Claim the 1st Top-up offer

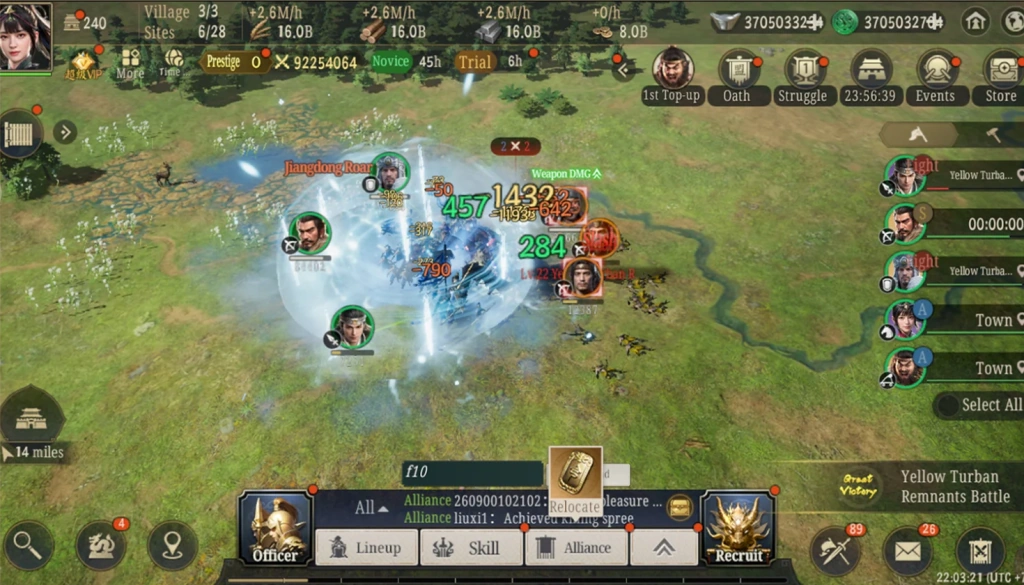tap(672, 76)
